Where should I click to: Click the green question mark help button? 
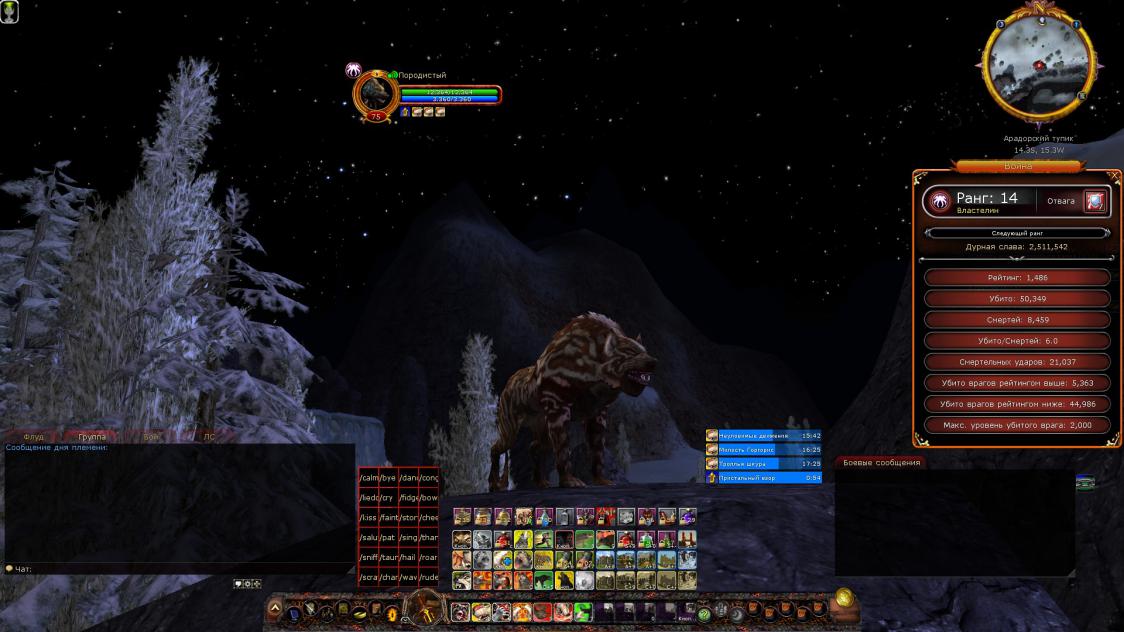pos(704,613)
